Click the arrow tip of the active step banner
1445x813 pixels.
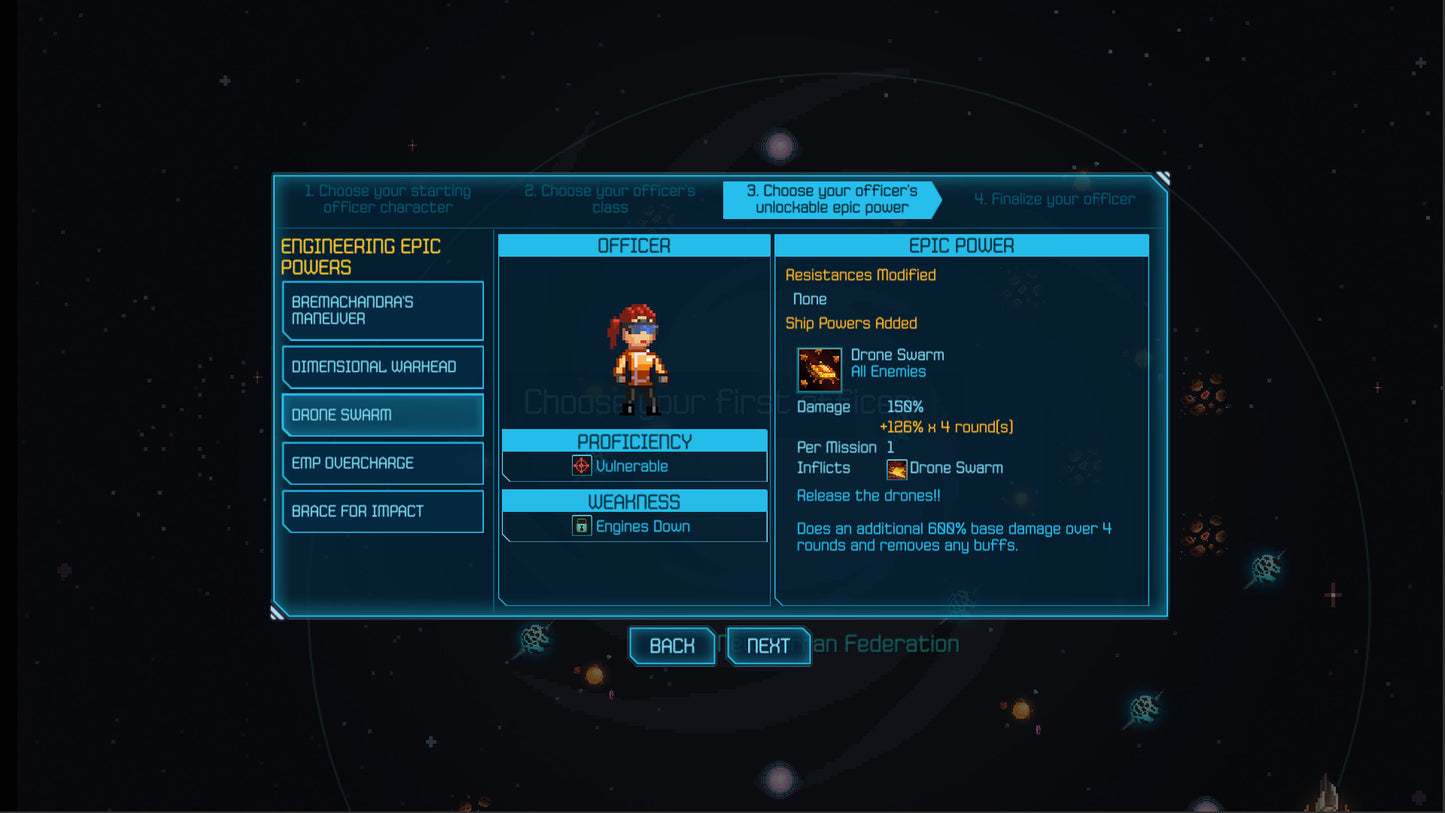[x=938, y=200]
